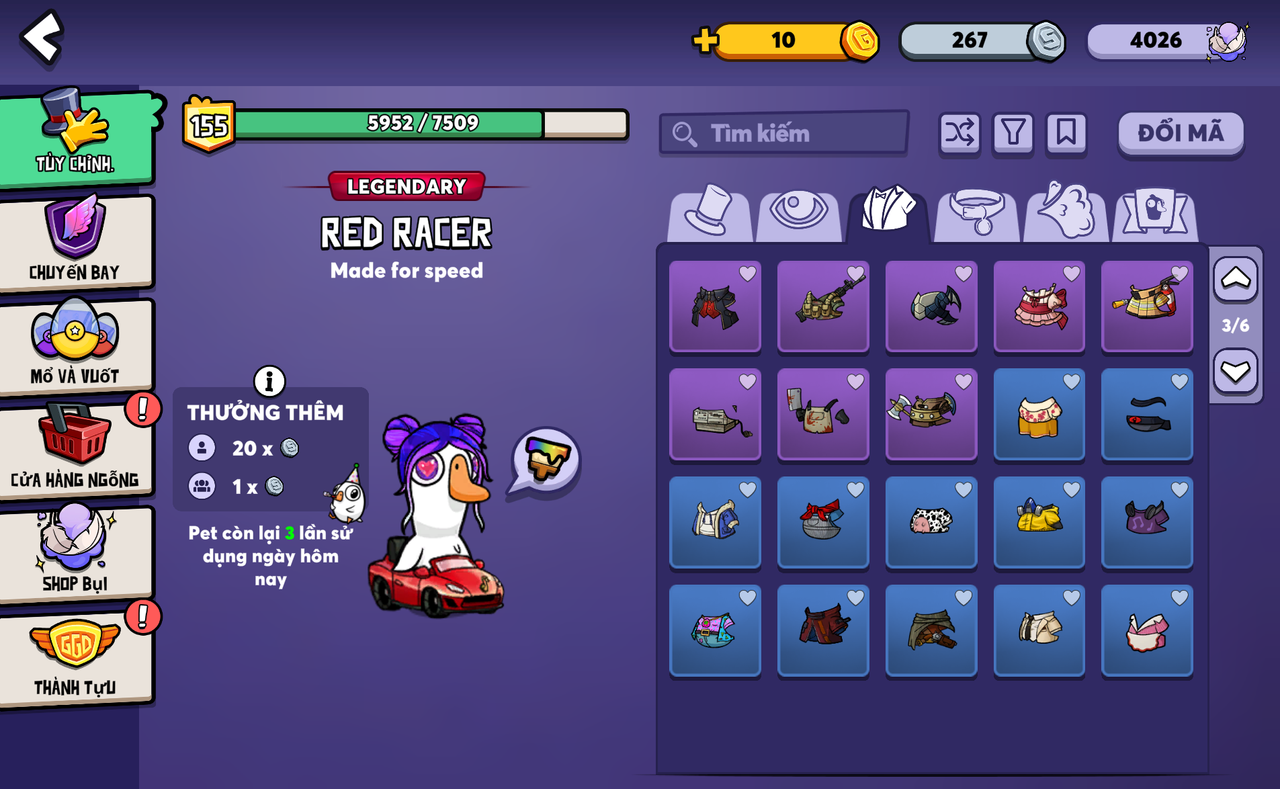Select the cow print outfit
Viewport: 1280px width, 789px height.
click(931, 521)
